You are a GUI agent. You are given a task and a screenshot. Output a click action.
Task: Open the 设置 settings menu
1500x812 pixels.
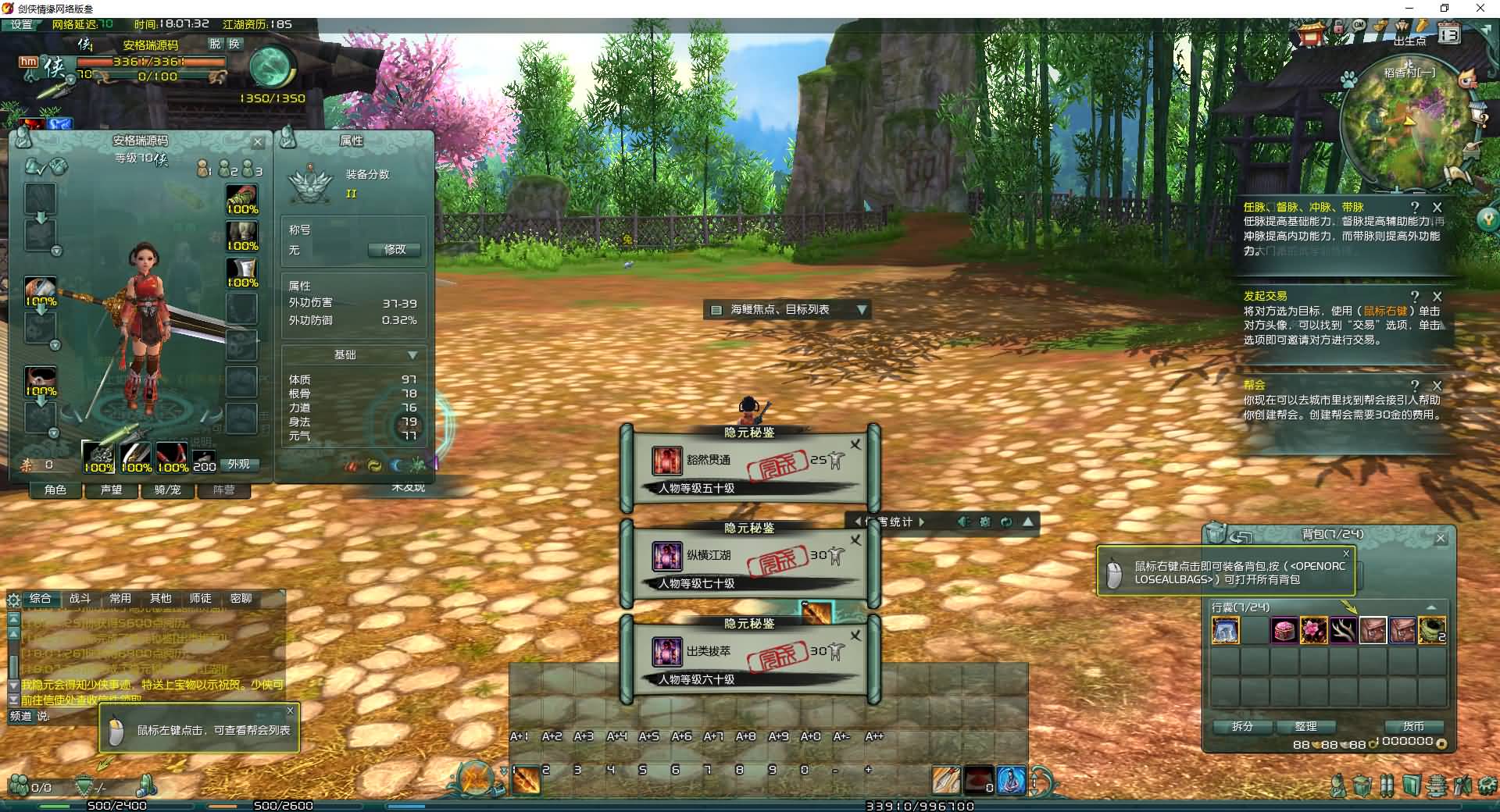(x=22, y=24)
